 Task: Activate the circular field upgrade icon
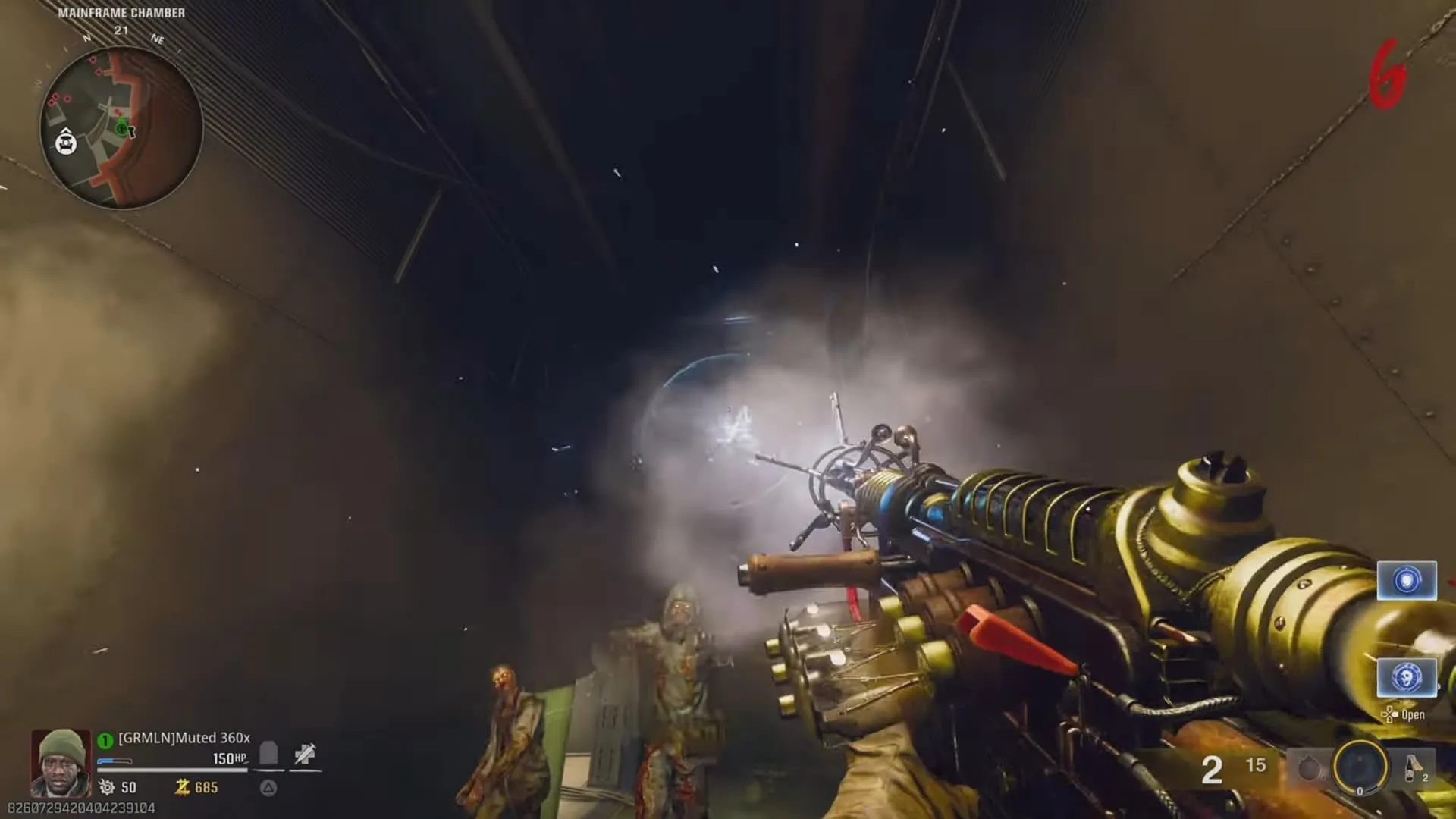(1360, 767)
